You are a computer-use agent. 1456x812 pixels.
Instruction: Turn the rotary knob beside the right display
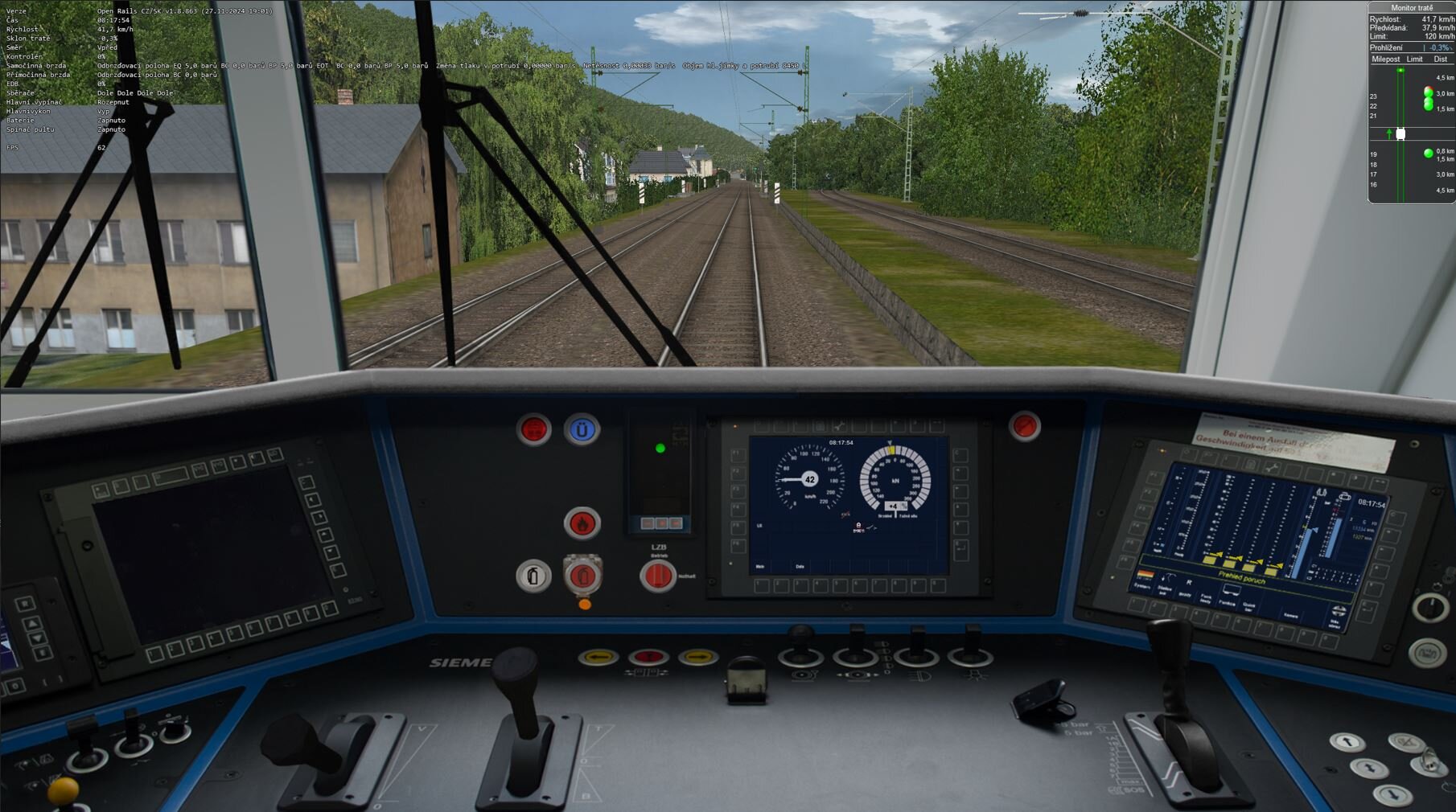[1429, 608]
